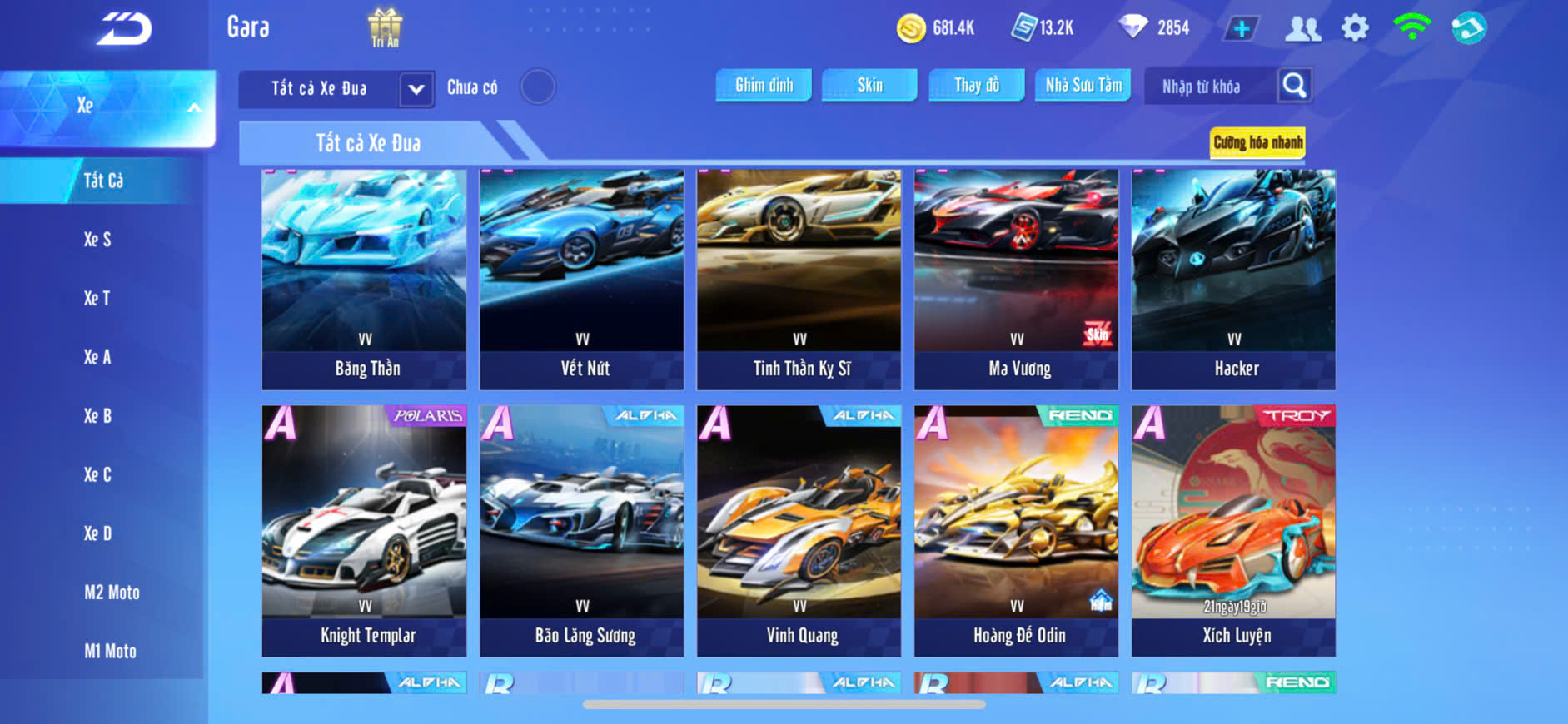Screen dimensions: 1568x724
Task: Go back using the top-left arrow logo
Action: pyautogui.click(x=124, y=29)
